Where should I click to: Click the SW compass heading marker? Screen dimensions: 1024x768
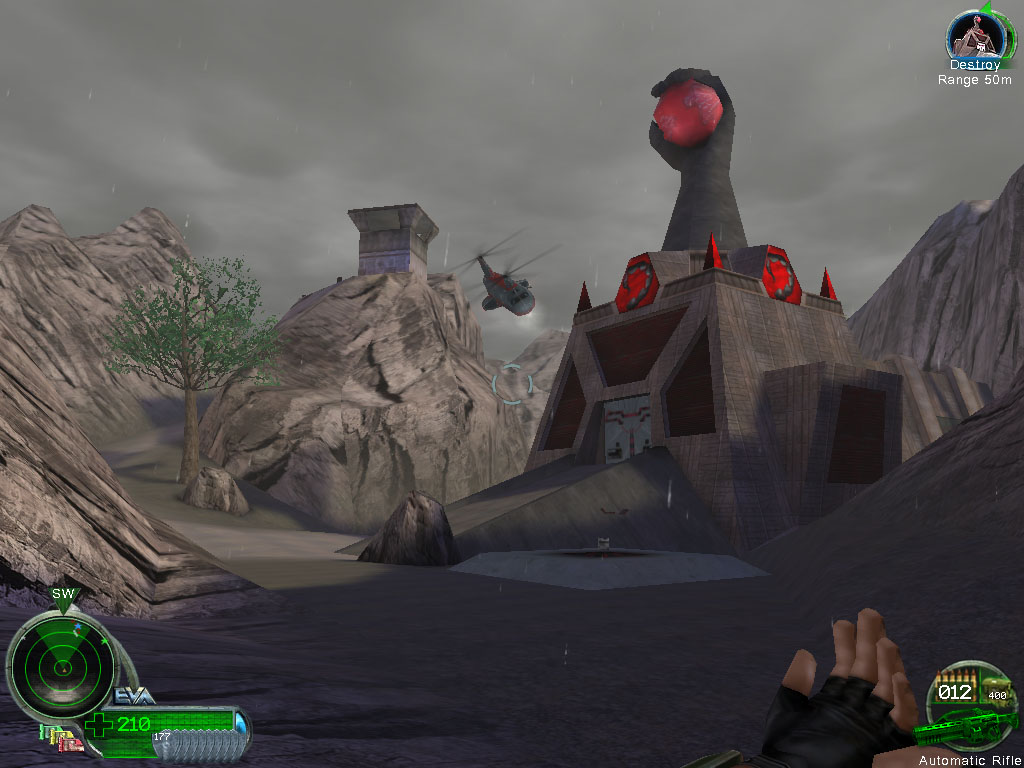pos(63,594)
